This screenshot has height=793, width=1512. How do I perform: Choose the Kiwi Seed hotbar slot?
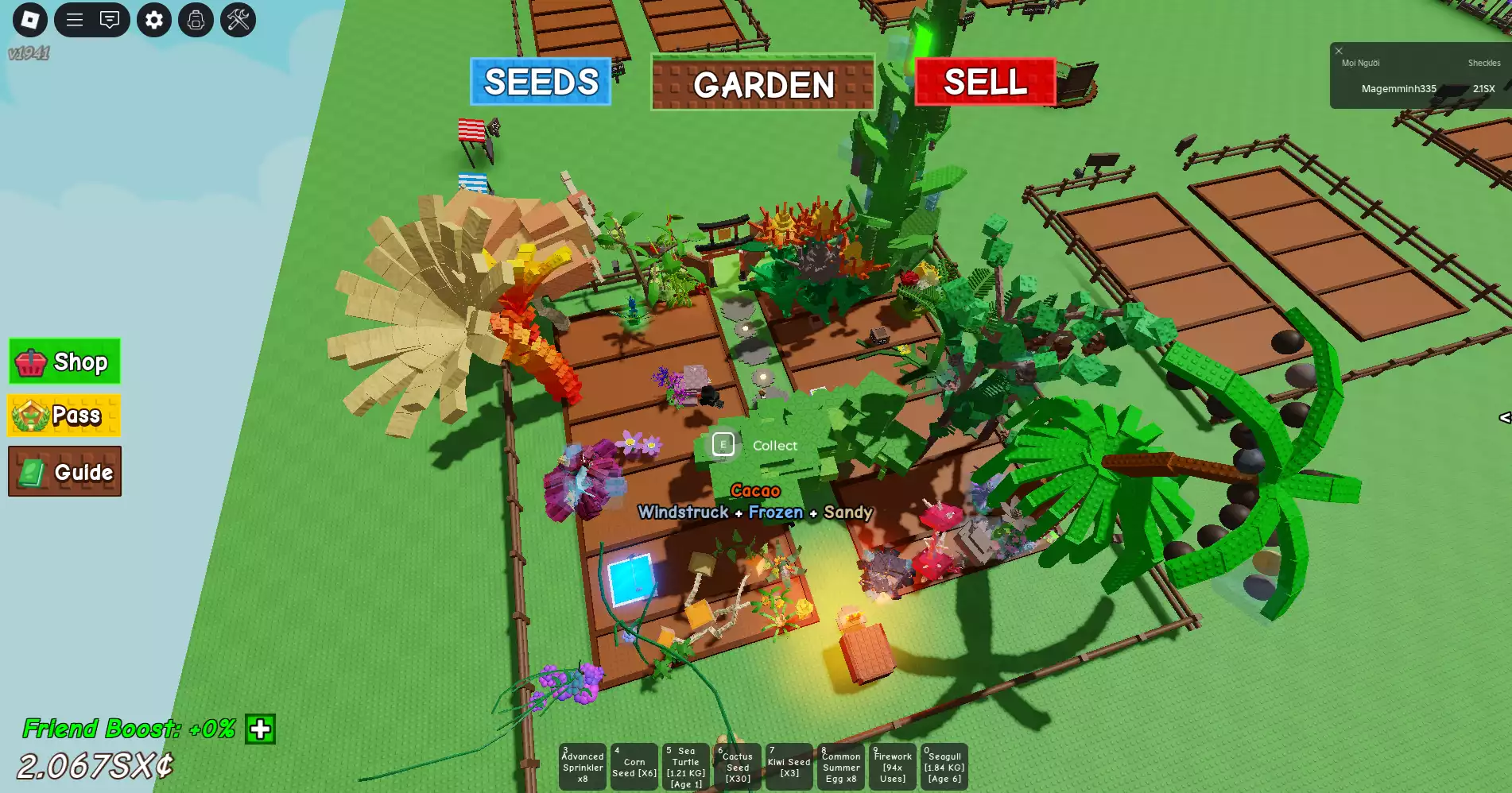[789, 767]
